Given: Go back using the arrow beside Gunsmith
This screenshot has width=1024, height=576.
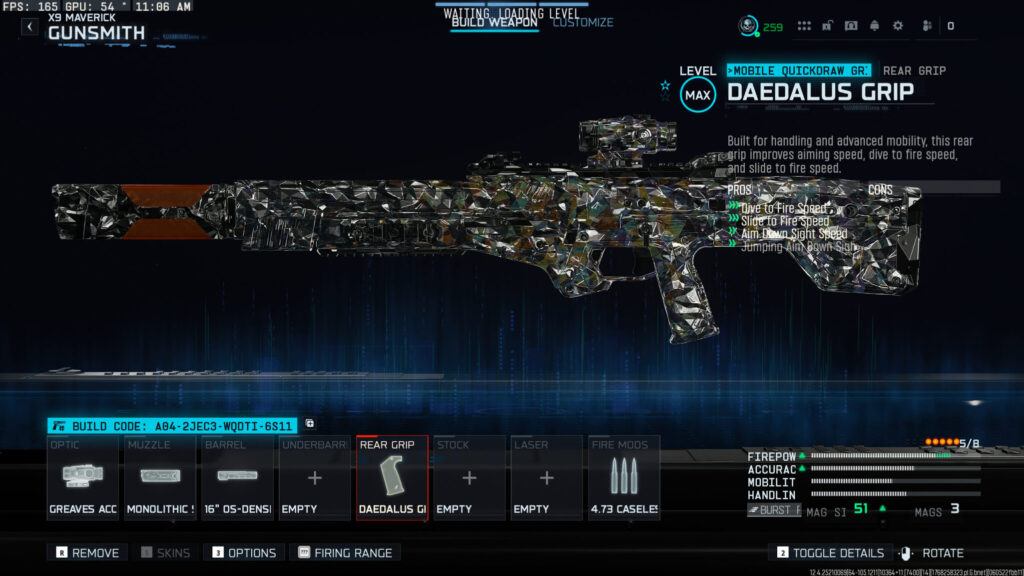Looking at the screenshot, I should pos(30,27).
